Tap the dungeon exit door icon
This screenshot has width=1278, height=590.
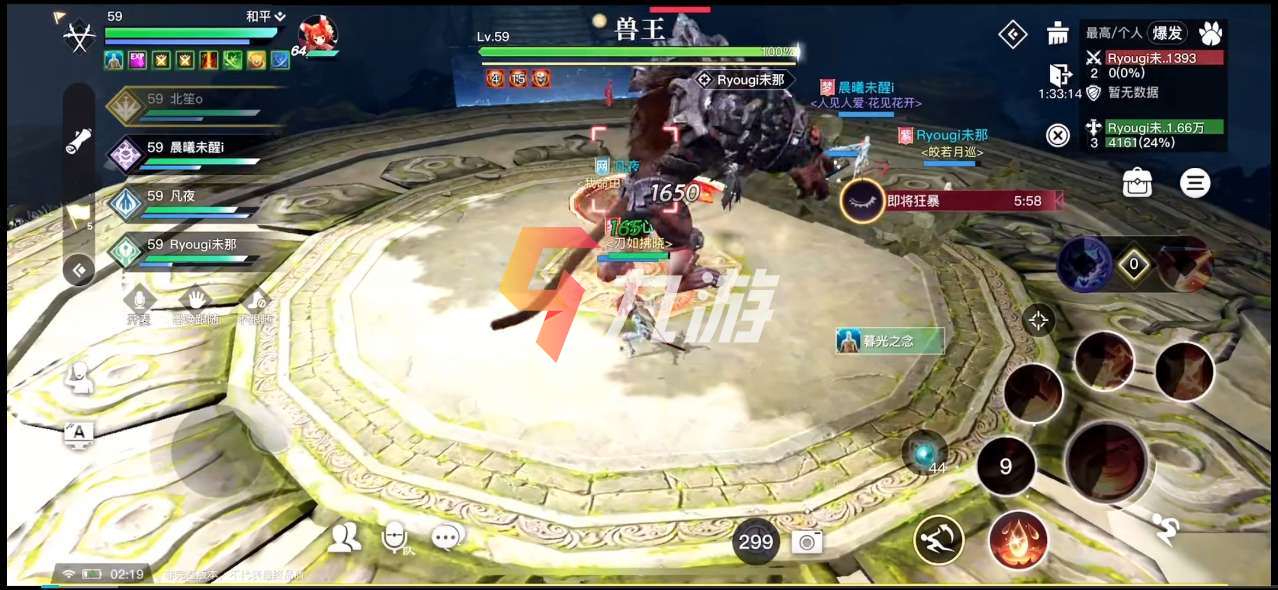pyautogui.click(x=1060, y=74)
